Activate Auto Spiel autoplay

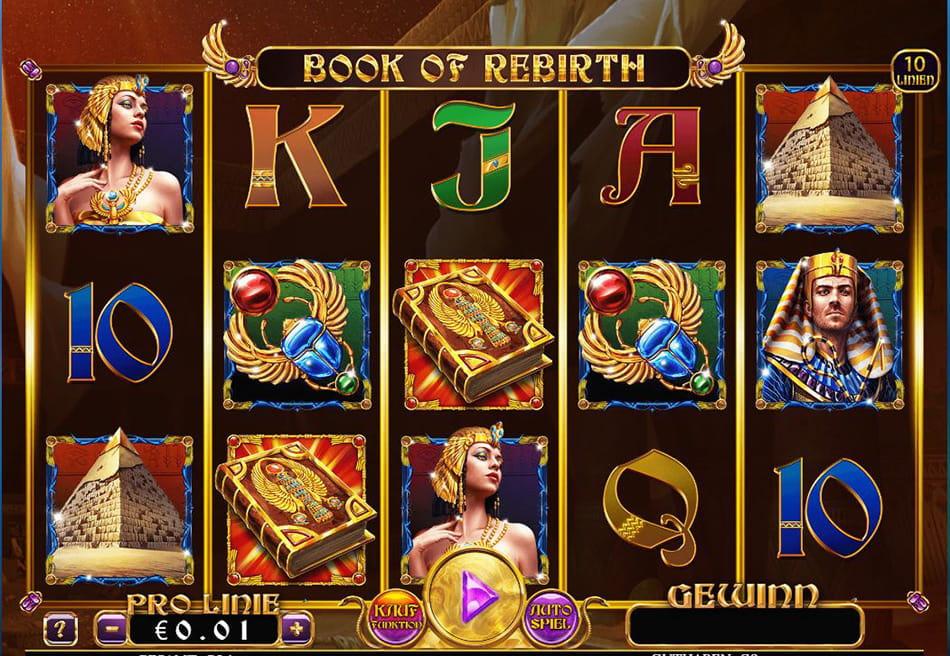point(551,615)
